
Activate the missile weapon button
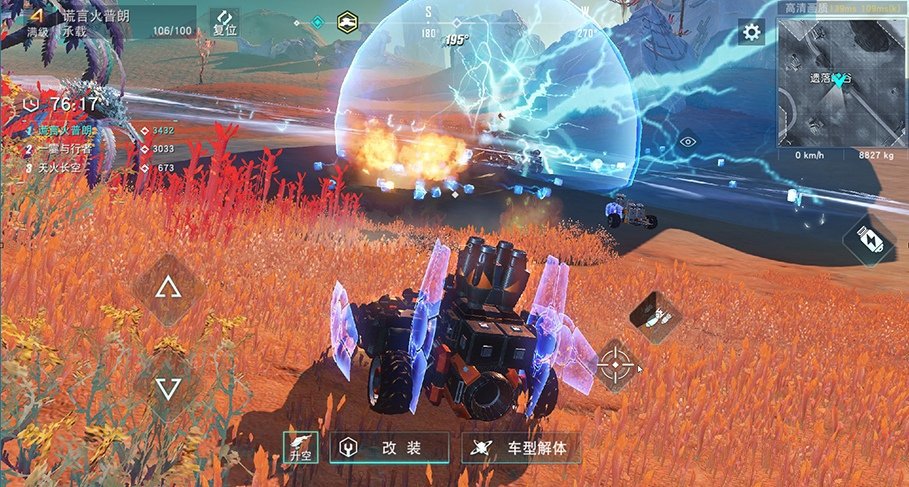(x=655, y=316)
